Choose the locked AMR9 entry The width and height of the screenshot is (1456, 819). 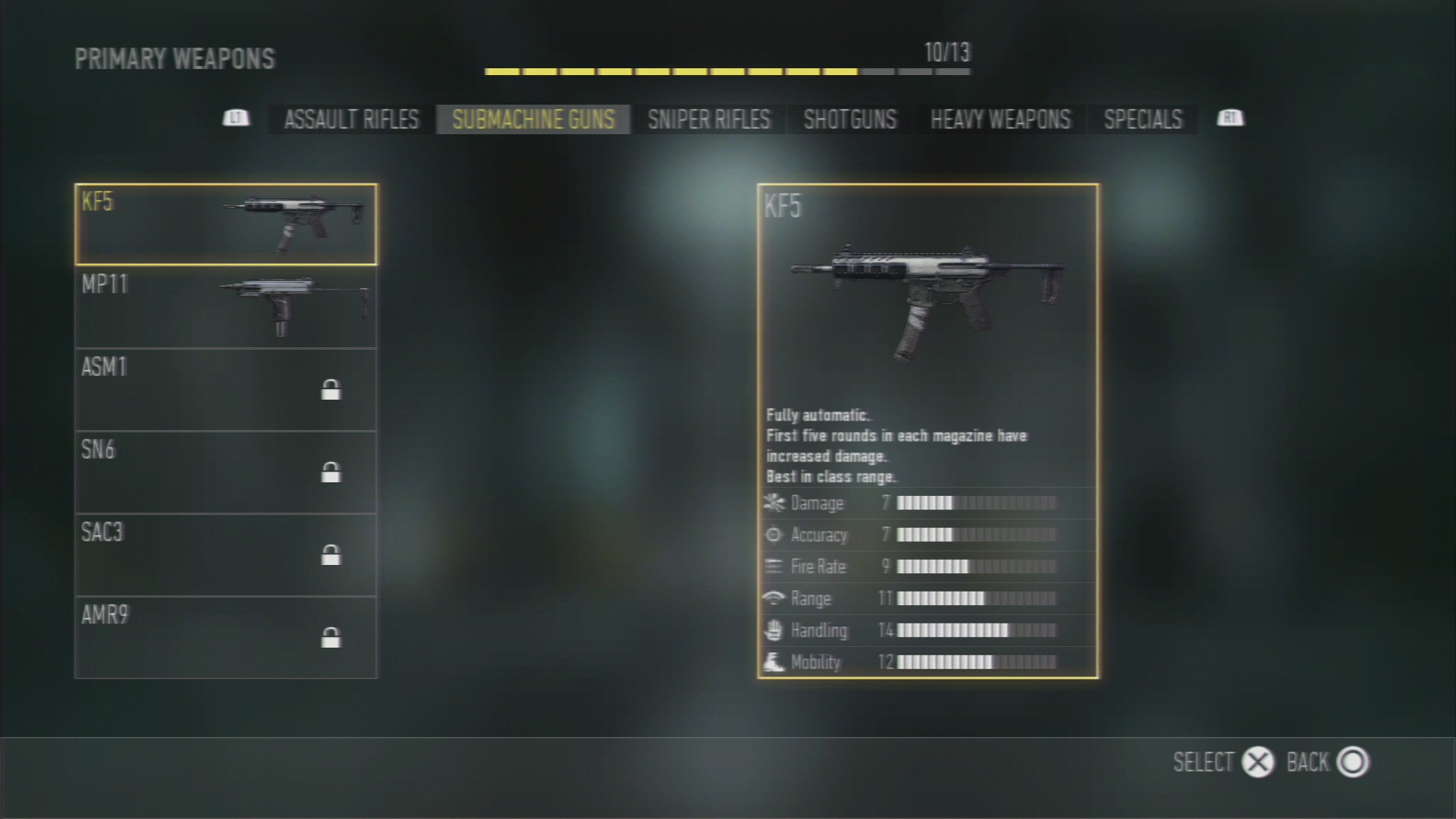226,638
